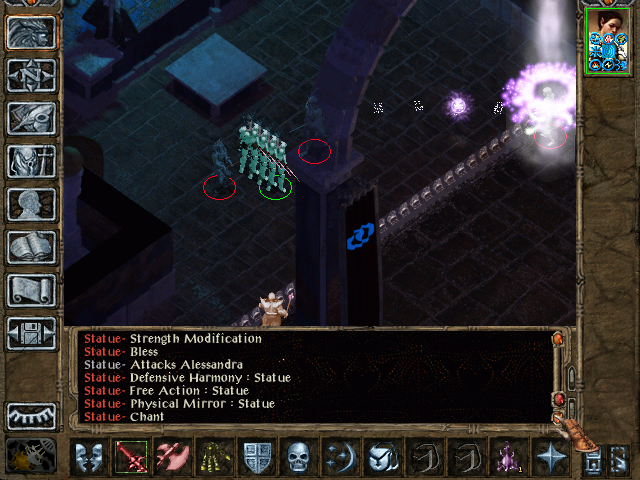
Task: Open the character record bust icon
Action: (31, 204)
